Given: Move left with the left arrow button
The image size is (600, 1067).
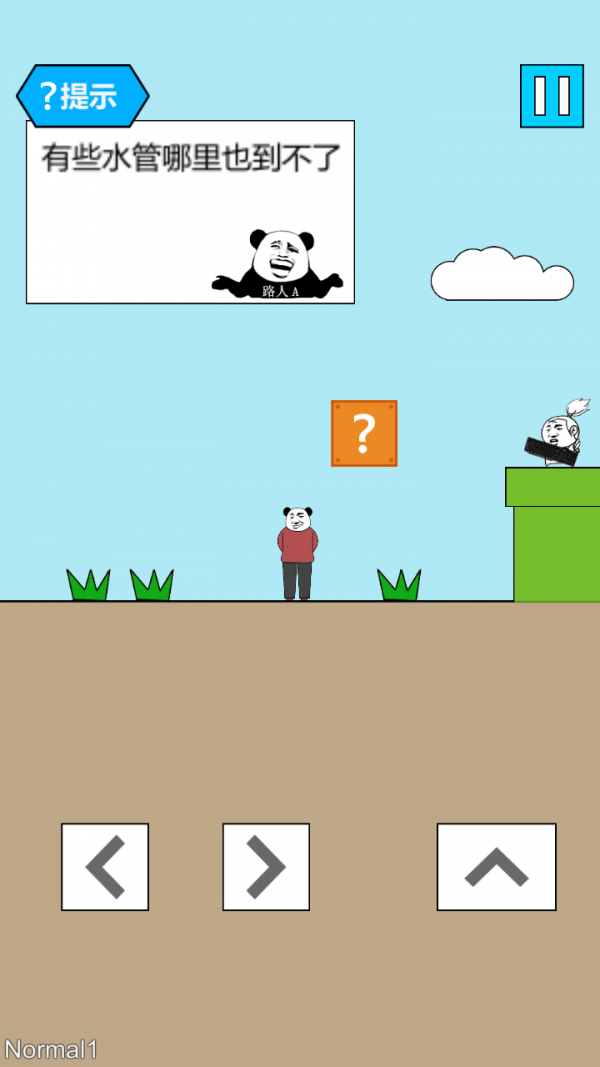Looking at the screenshot, I should [105, 866].
